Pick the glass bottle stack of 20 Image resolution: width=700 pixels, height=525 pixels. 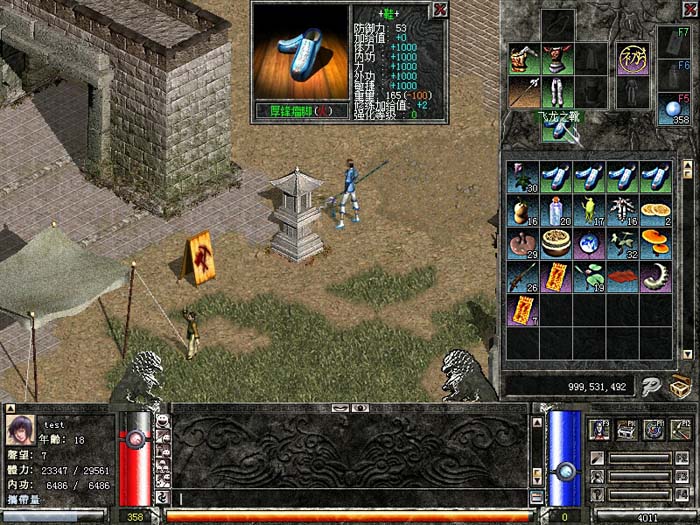point(556,212)
